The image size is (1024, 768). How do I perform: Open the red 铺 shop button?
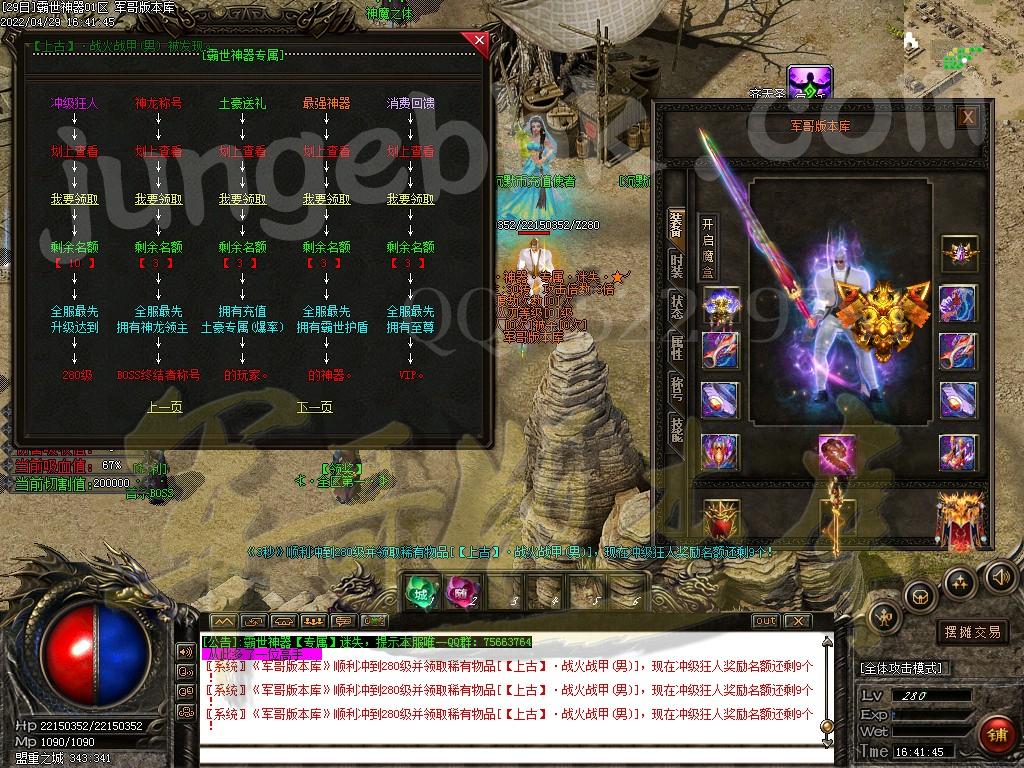point(996,736)
